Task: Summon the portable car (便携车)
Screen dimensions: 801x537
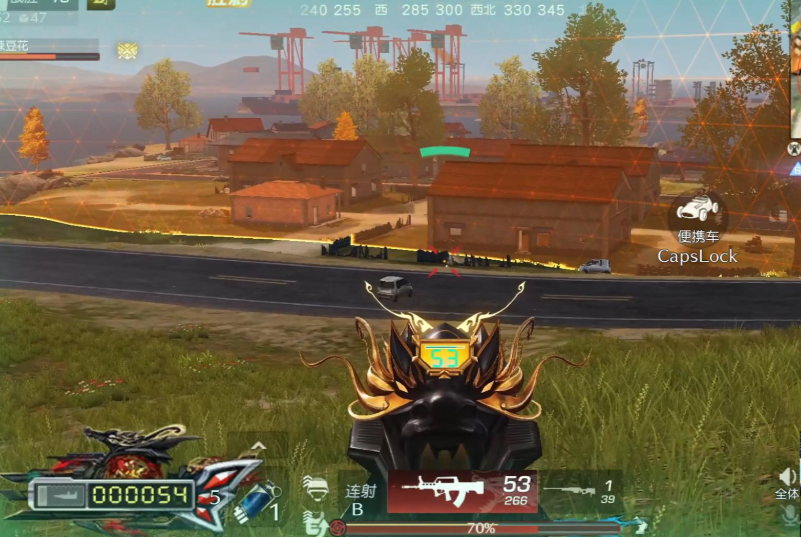Action: click(x=697, y=213)
